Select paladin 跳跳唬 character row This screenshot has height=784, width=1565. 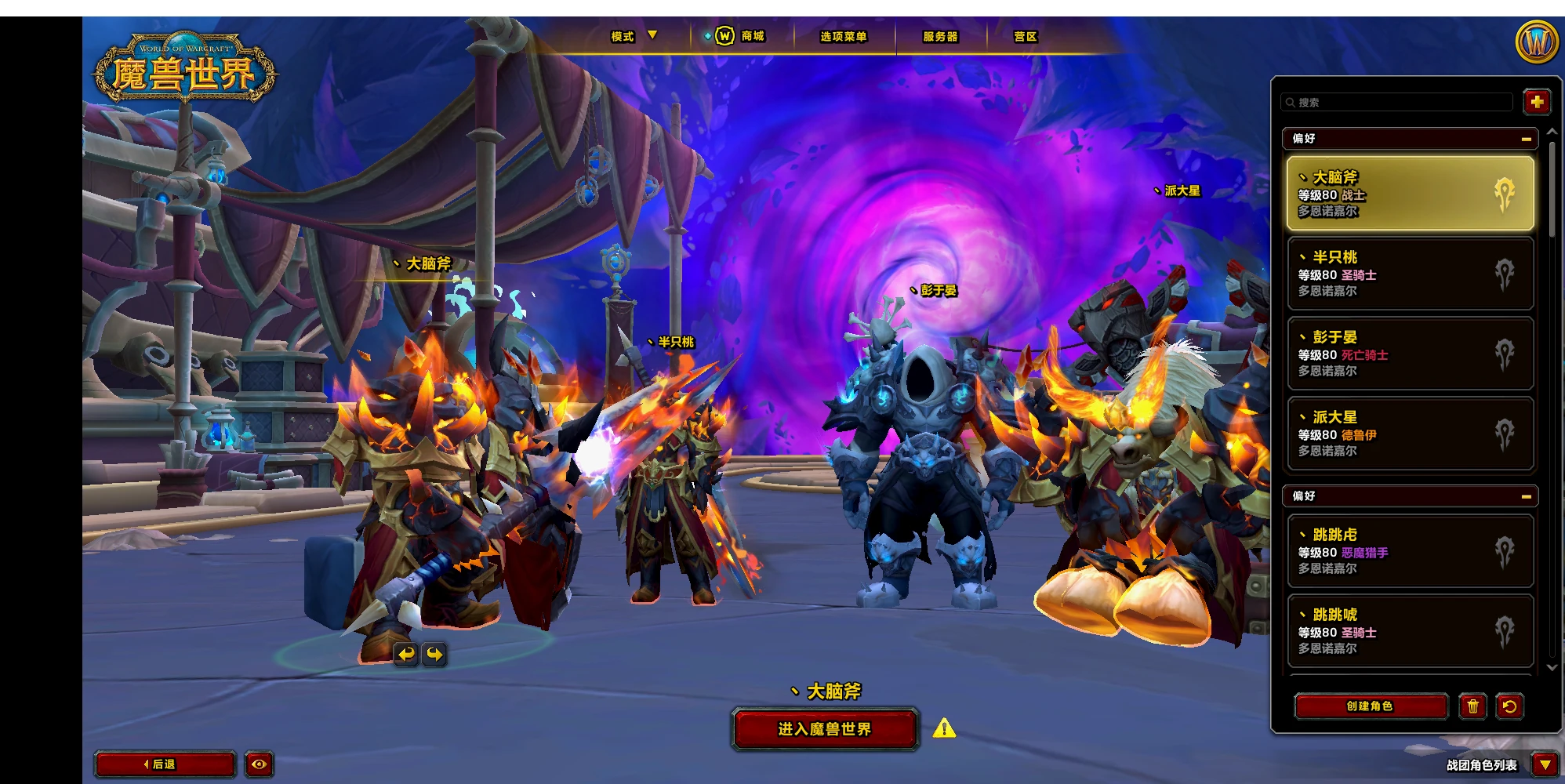[1409, 631]
